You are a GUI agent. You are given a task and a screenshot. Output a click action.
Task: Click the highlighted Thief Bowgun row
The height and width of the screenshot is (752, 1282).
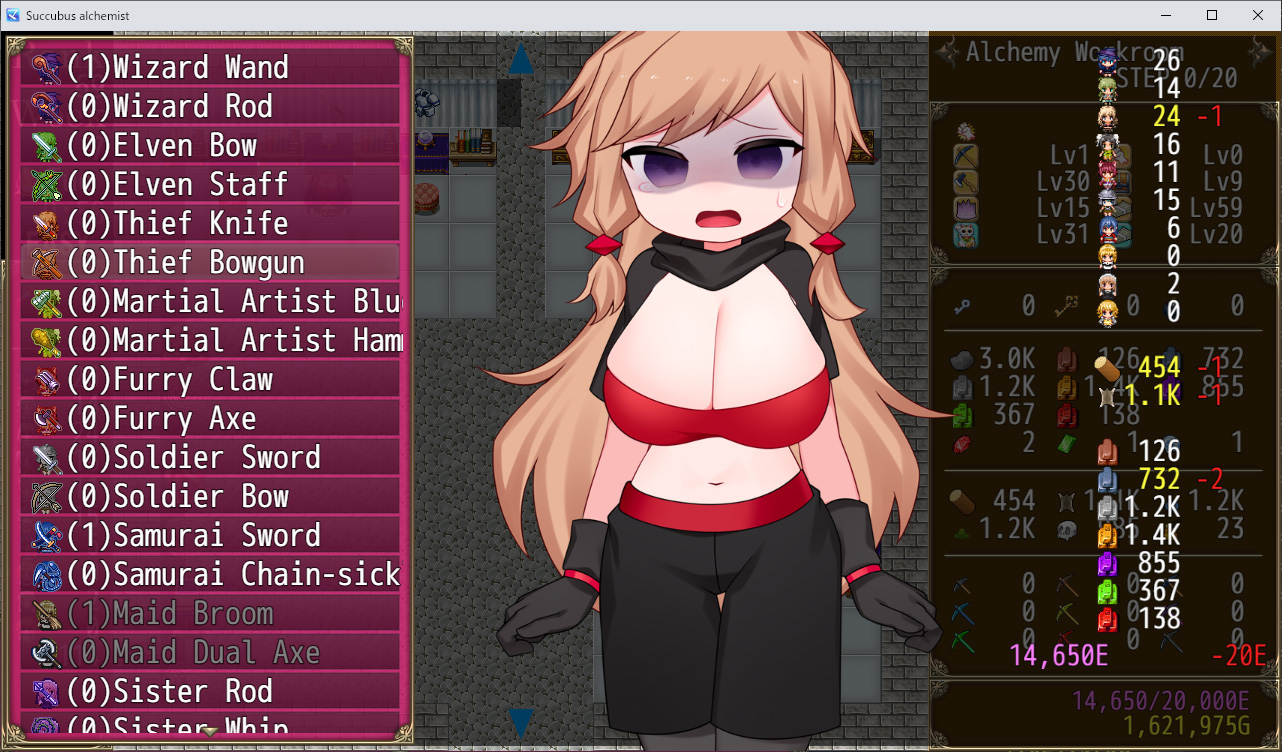pos(210,262)
